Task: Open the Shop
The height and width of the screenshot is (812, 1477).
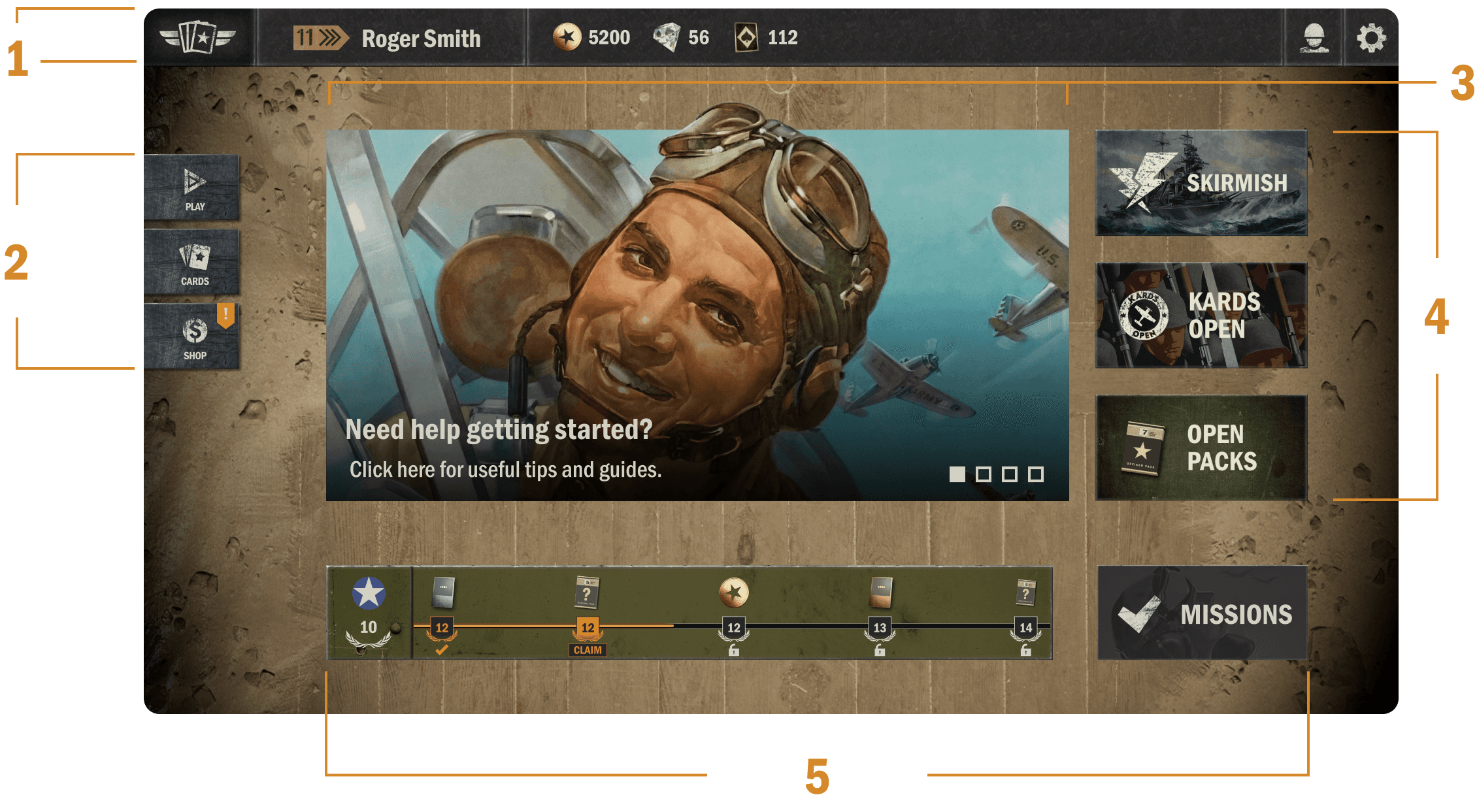Action: tap(192, 337)
